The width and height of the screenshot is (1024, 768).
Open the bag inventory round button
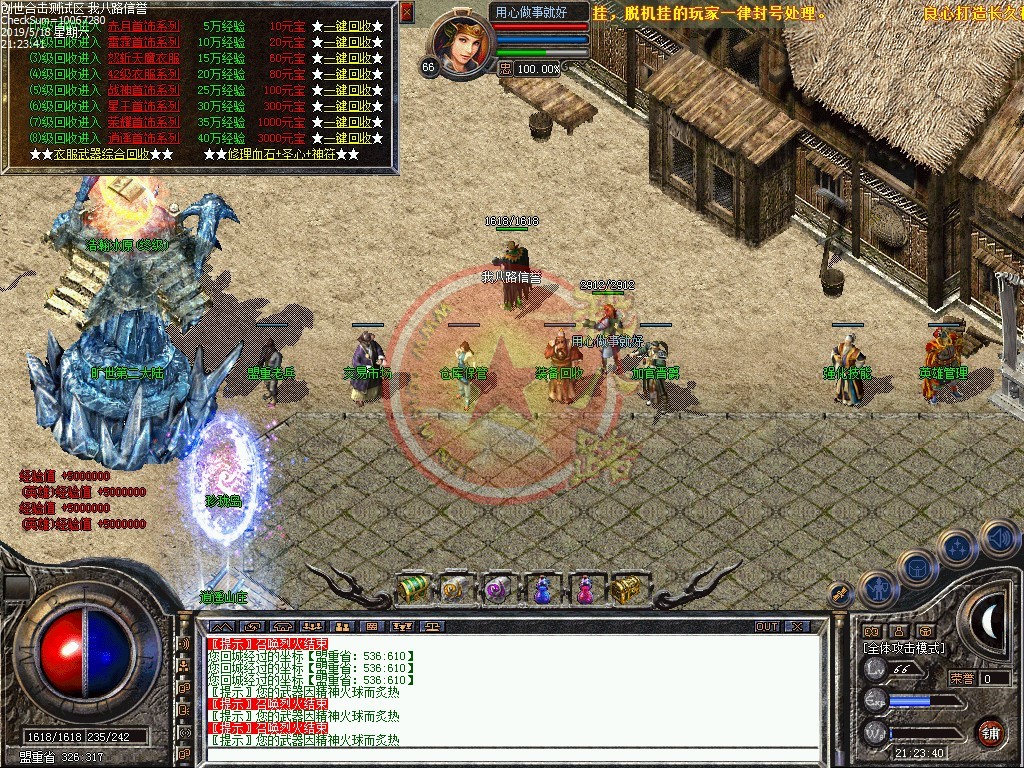coord(917,568)
